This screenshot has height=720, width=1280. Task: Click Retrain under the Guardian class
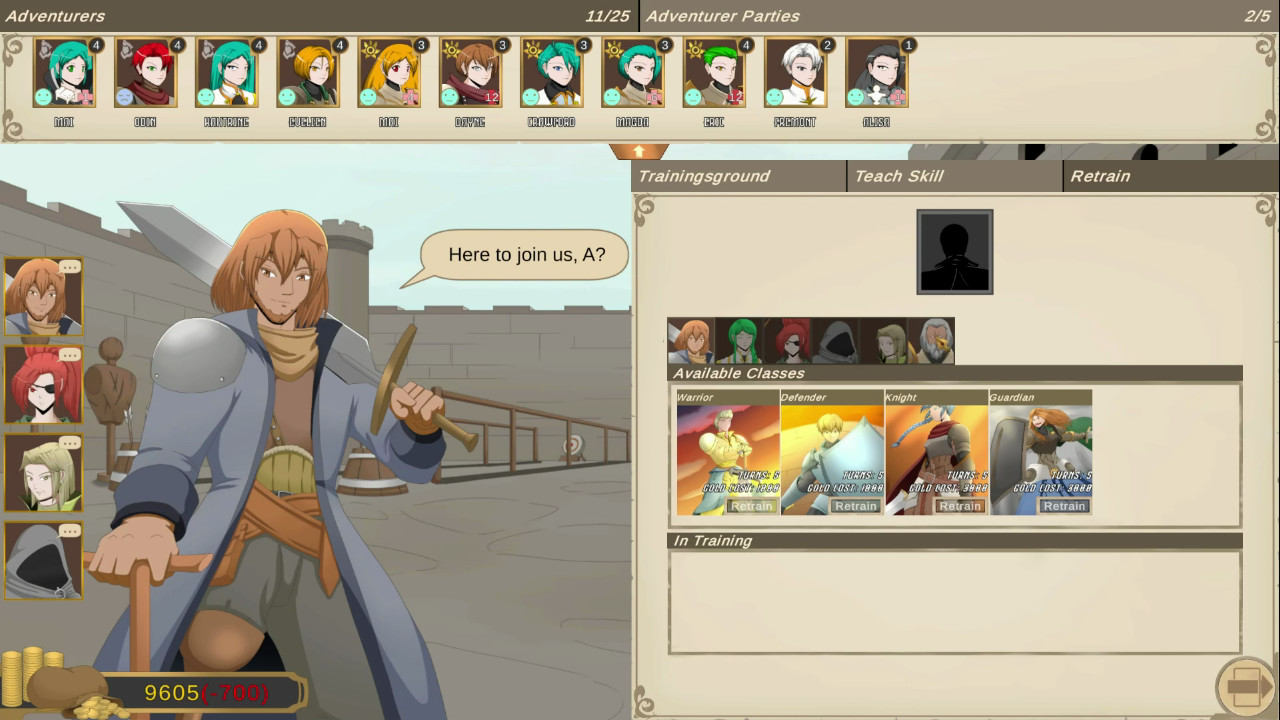tap(1063, 506)
